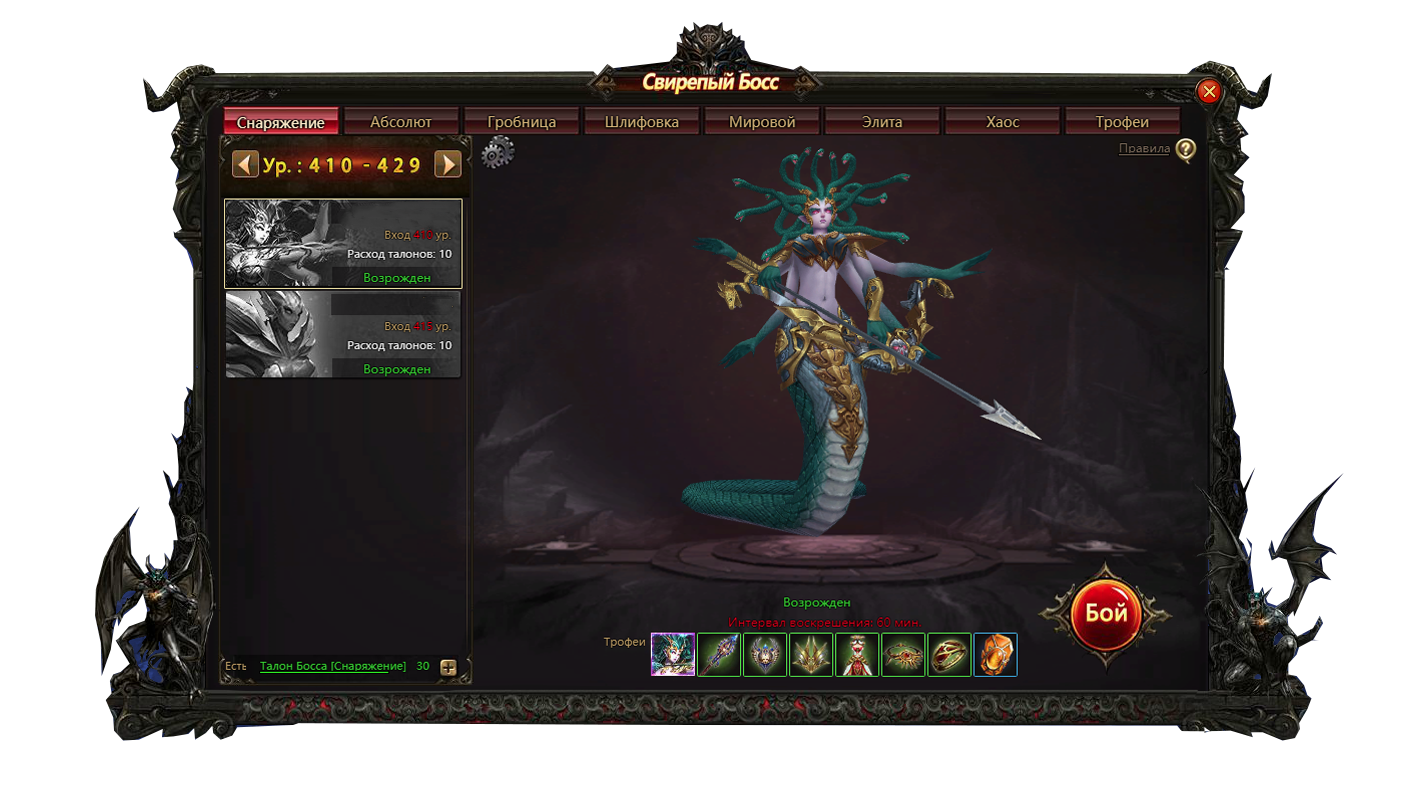Click the Талон Босса [Снаряжение] link
Viewport: 1409px width, 807px height.
click(x=333, y=666)
